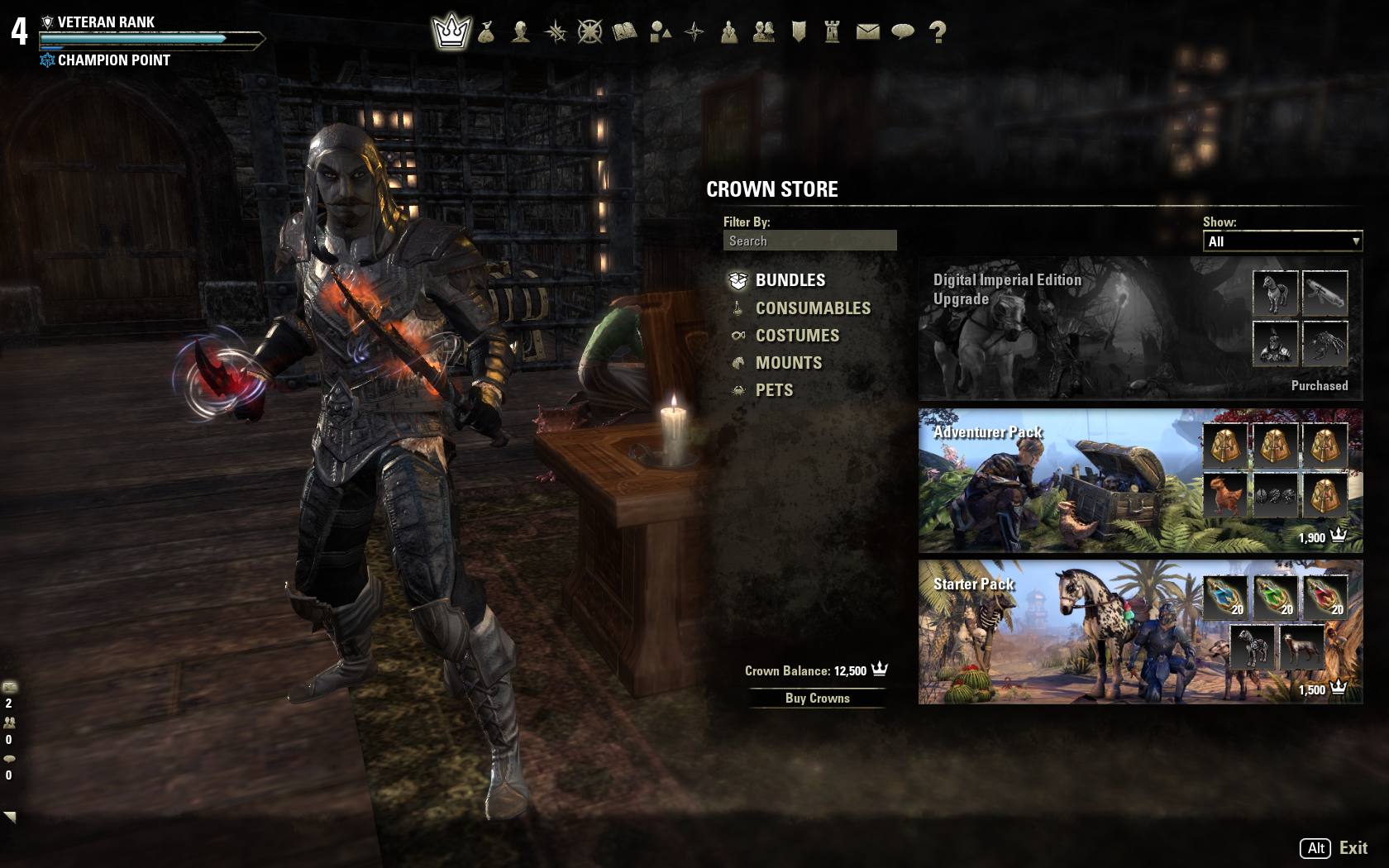This screenshot has width=1389, height=868.
Task: Click the Search filter field
Action: coord(809,241)
